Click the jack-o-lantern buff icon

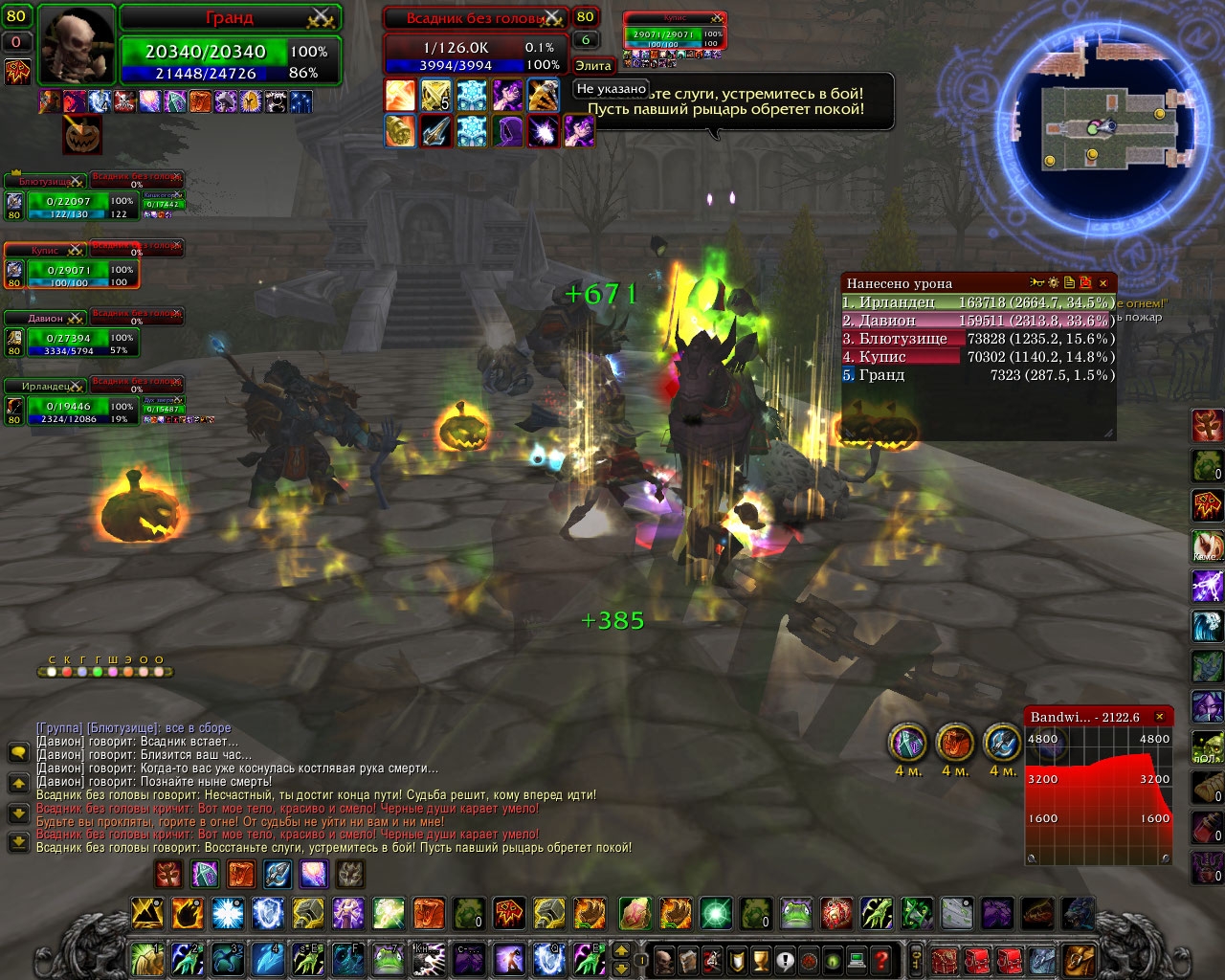pos(82,136)
